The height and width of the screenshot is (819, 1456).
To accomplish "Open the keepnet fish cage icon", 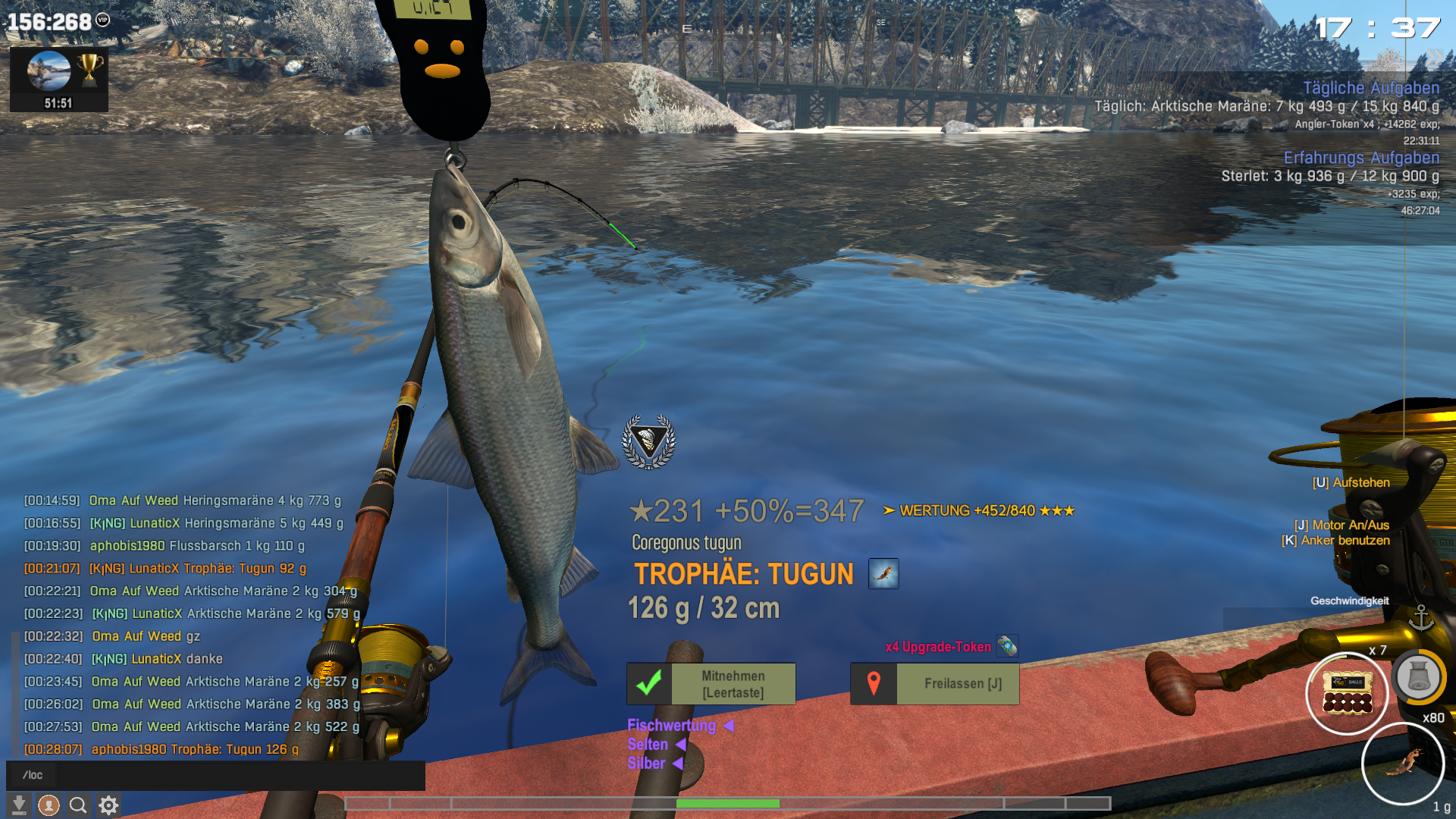I will point(1418,676).
